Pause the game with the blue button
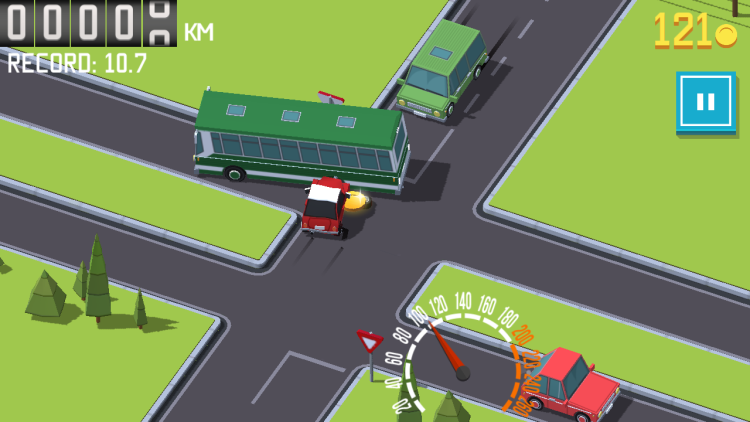 point(705,101)
